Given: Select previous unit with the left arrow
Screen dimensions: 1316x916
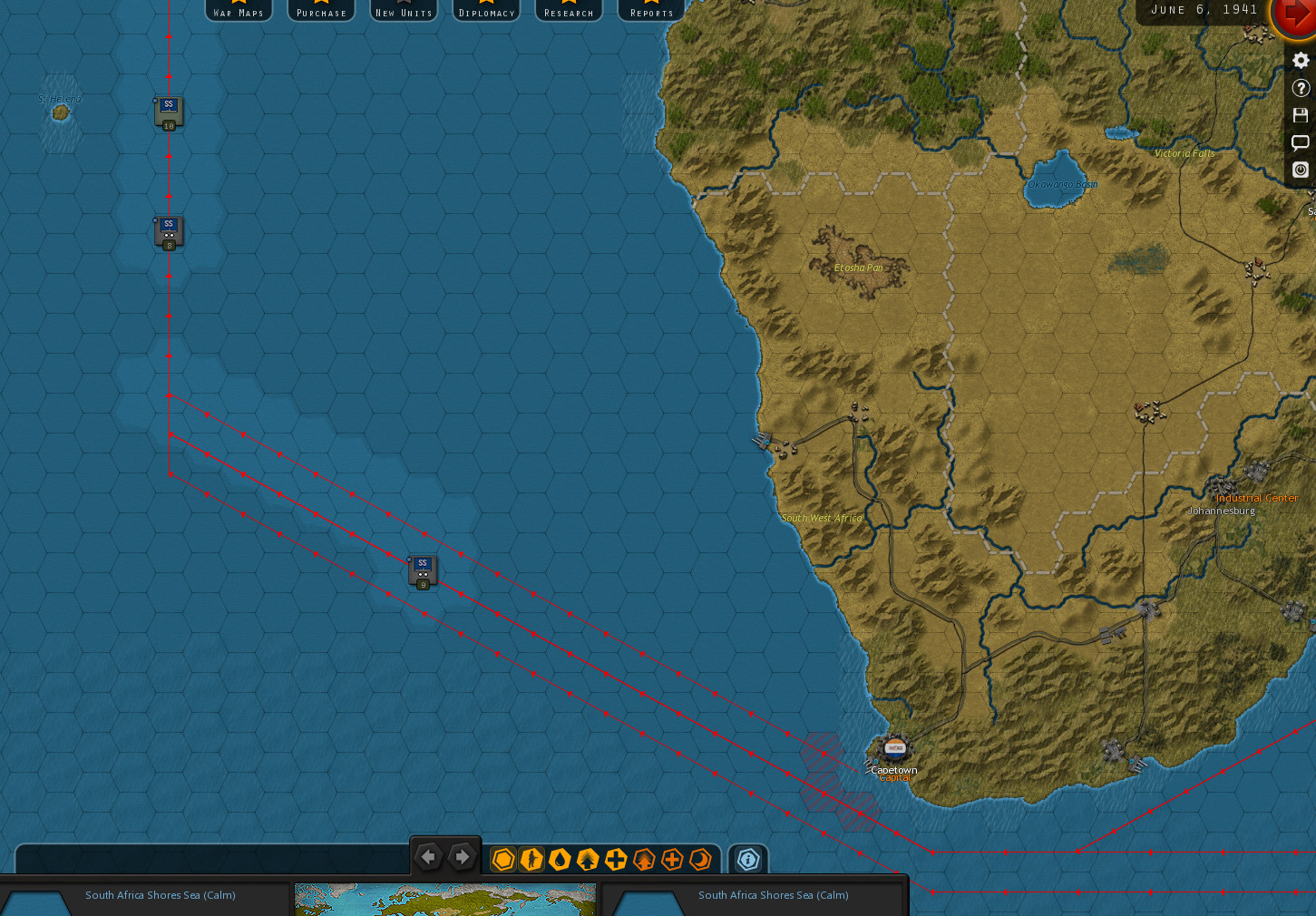Looking at the screenshot, I should [x=428, y=857].
